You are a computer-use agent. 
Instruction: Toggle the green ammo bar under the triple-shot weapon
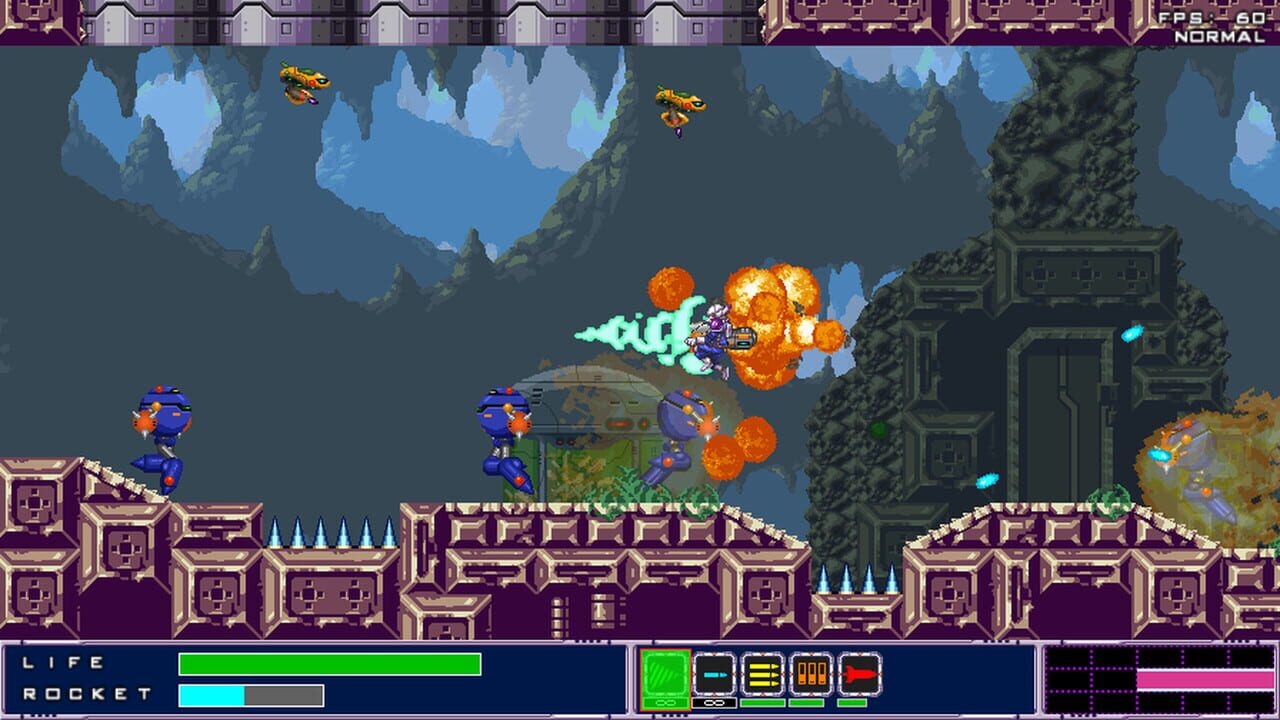point(762,702)
